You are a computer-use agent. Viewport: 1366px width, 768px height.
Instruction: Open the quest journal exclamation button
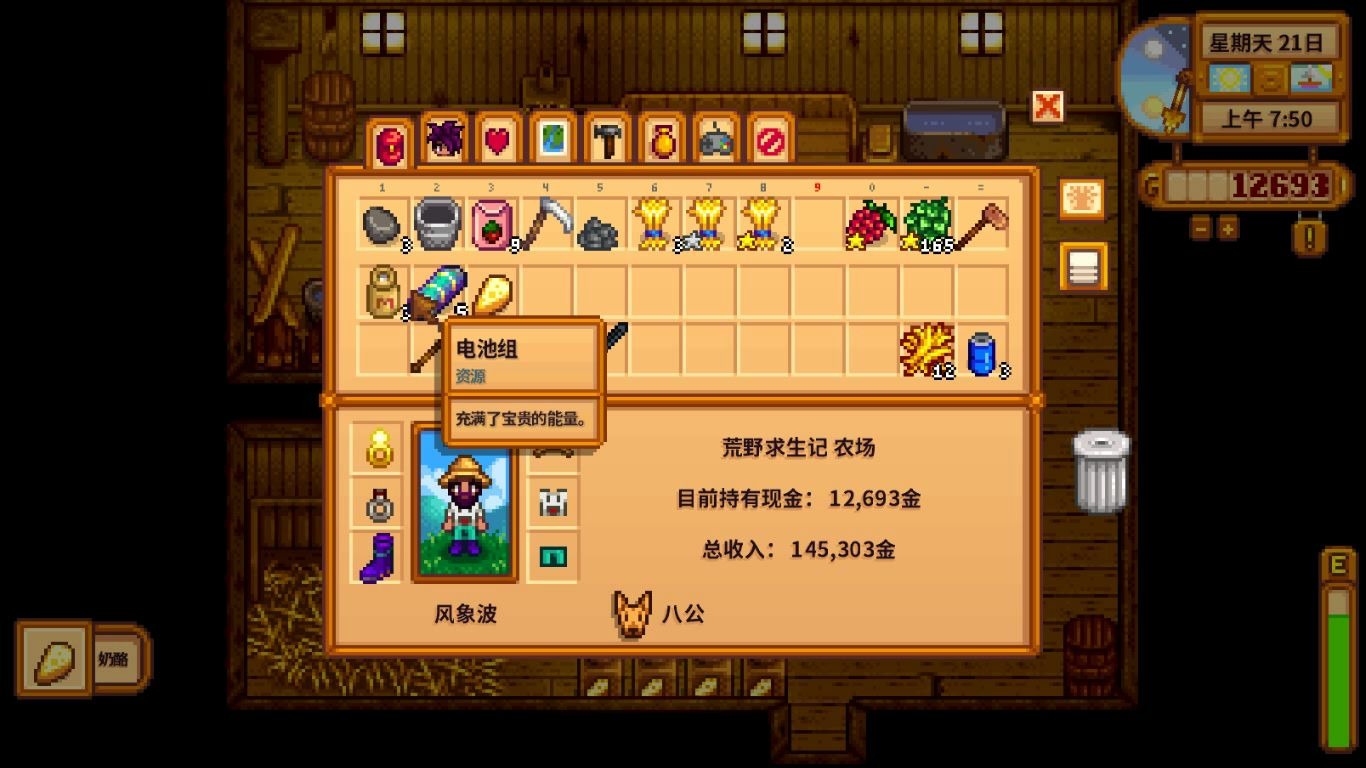click(1308, 236)
